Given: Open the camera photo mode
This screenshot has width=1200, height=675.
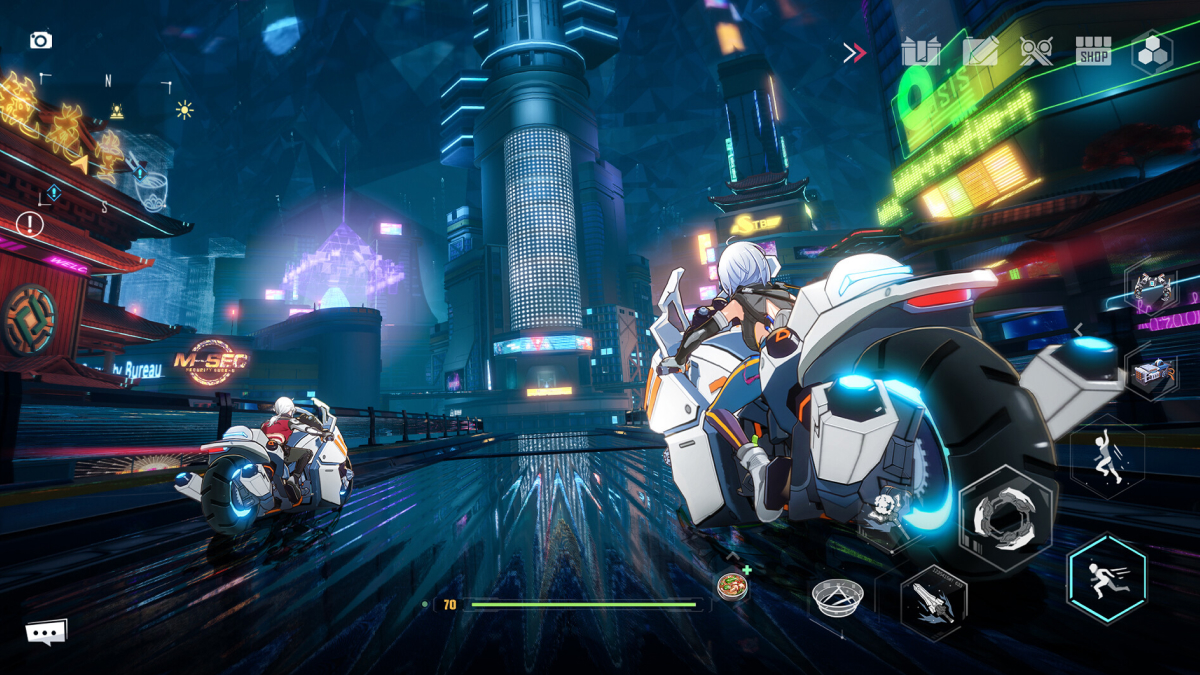Looking at the screenshot, I should [40, 41].
